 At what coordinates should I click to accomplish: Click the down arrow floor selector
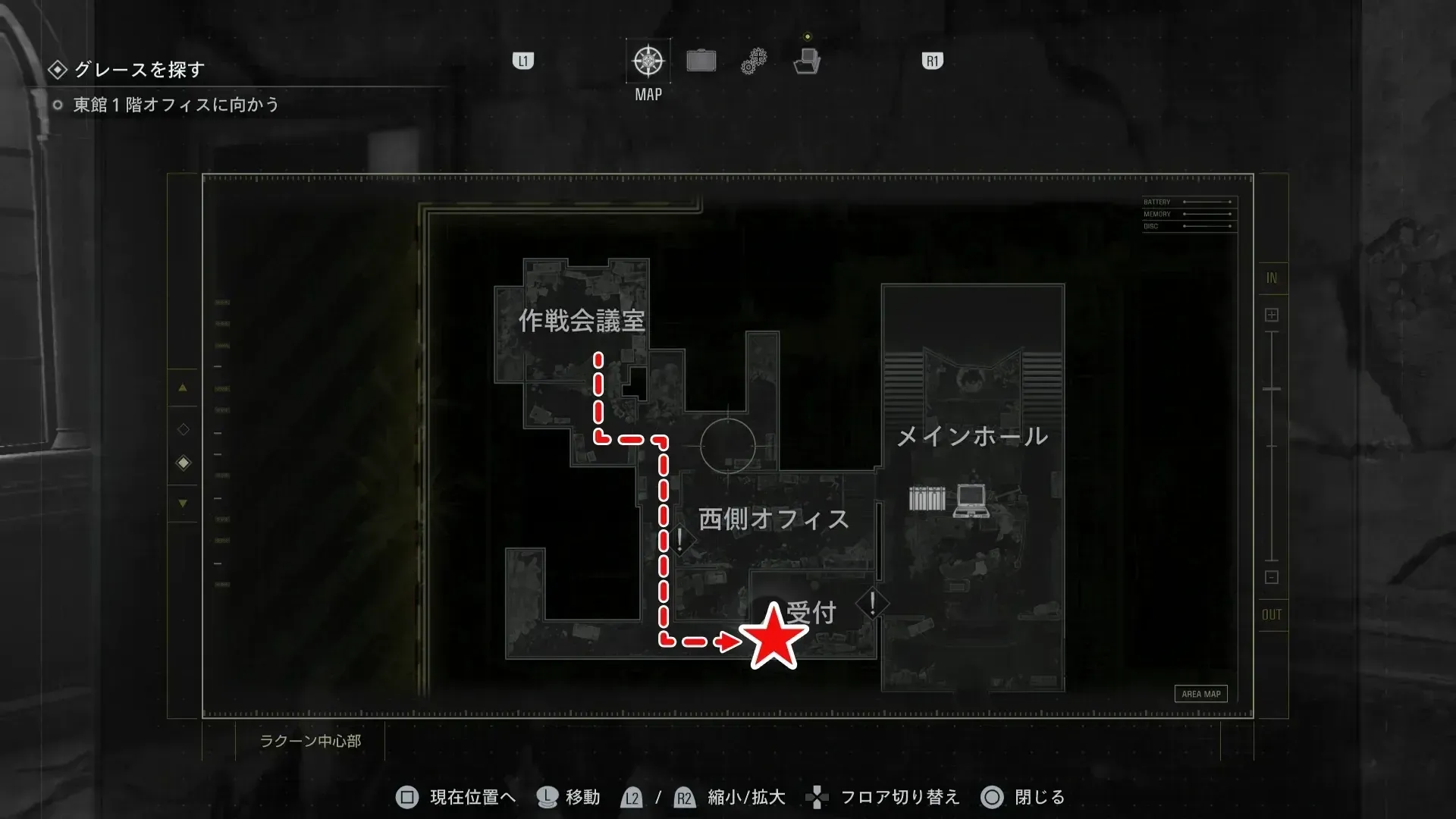(x=183, y=503)
